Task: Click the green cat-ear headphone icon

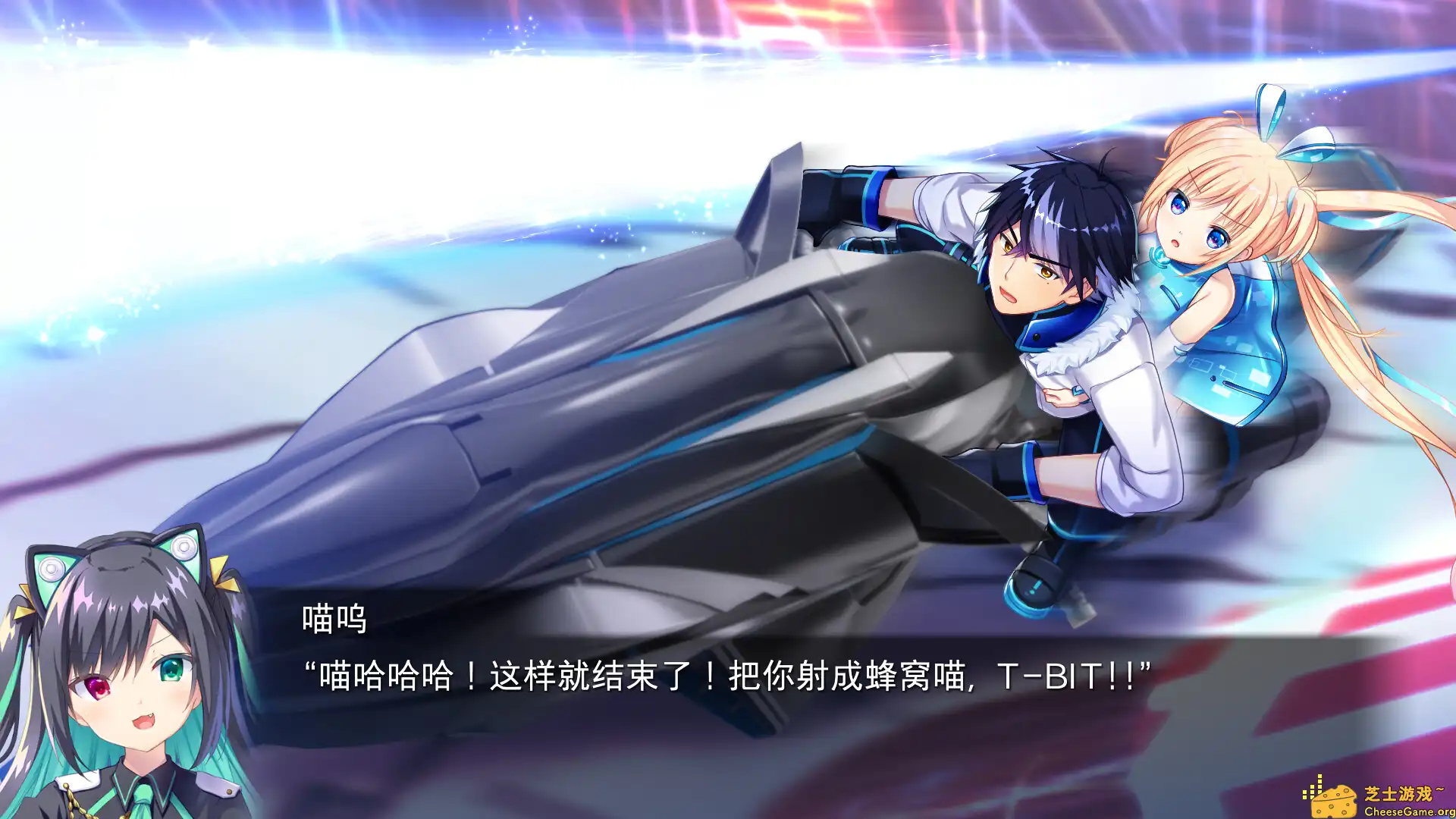Action: (x=49, y=569)
